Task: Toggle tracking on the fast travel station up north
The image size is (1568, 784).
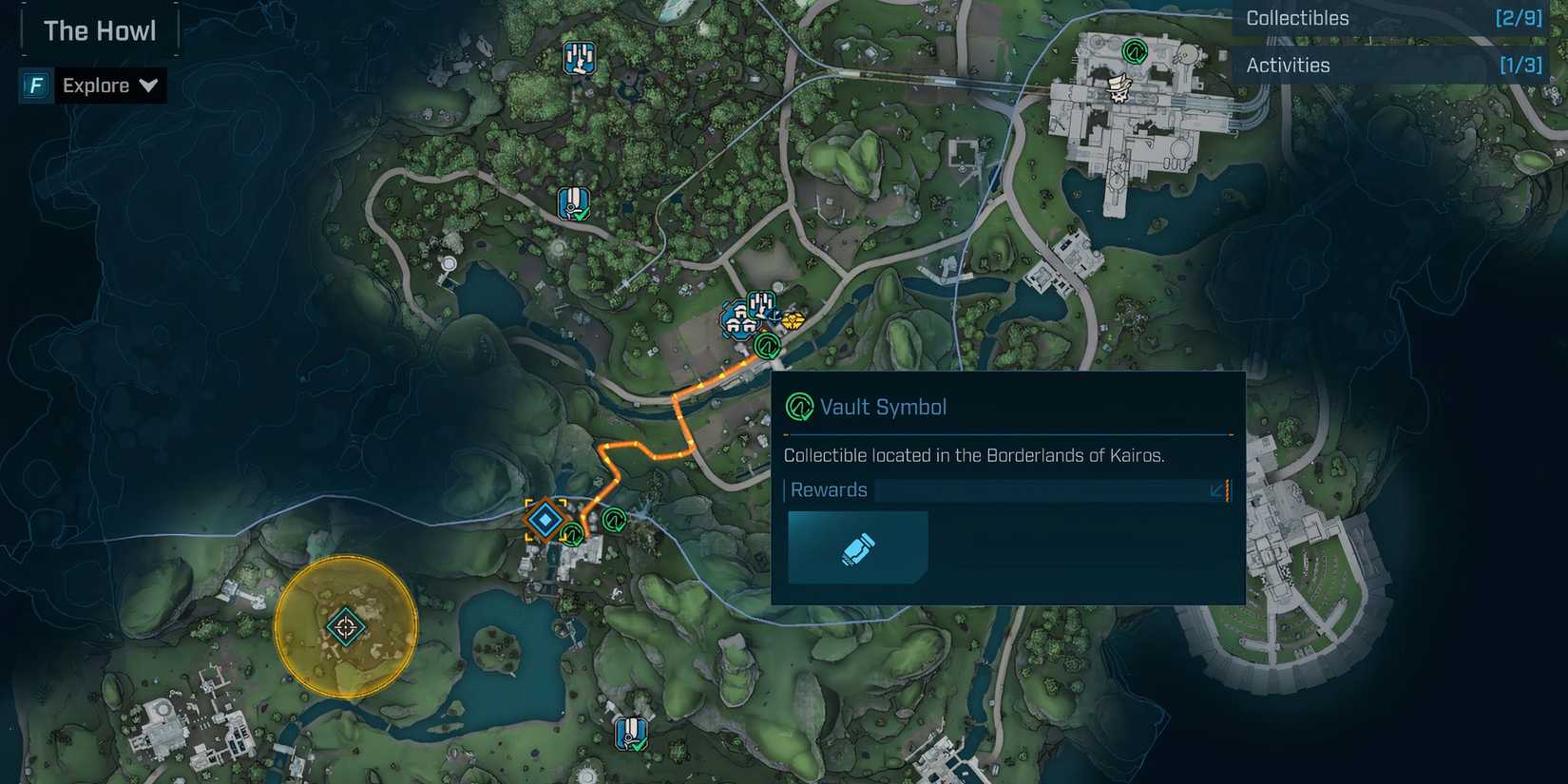Action: [572, 201]
